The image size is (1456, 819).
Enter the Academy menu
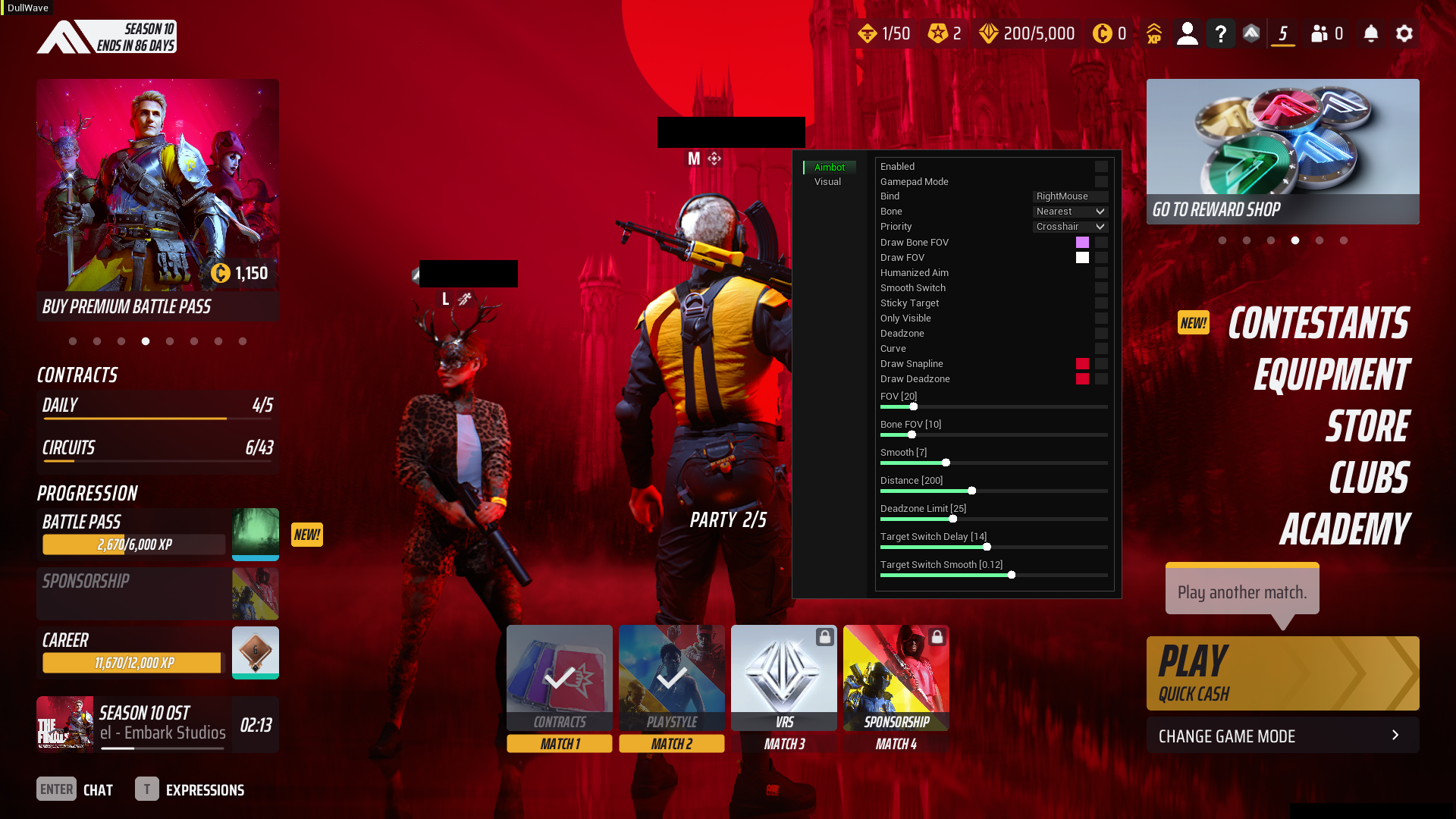coord(1344,529)
